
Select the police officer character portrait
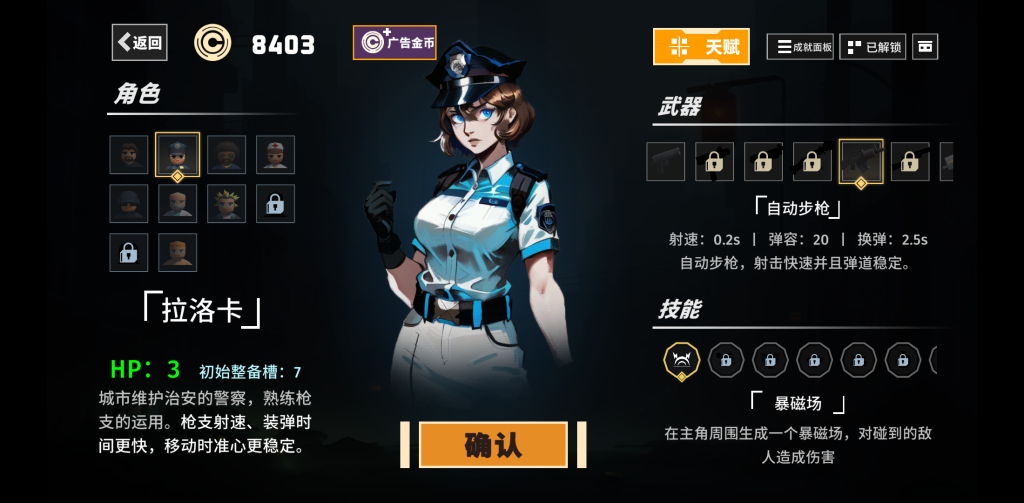178,154
